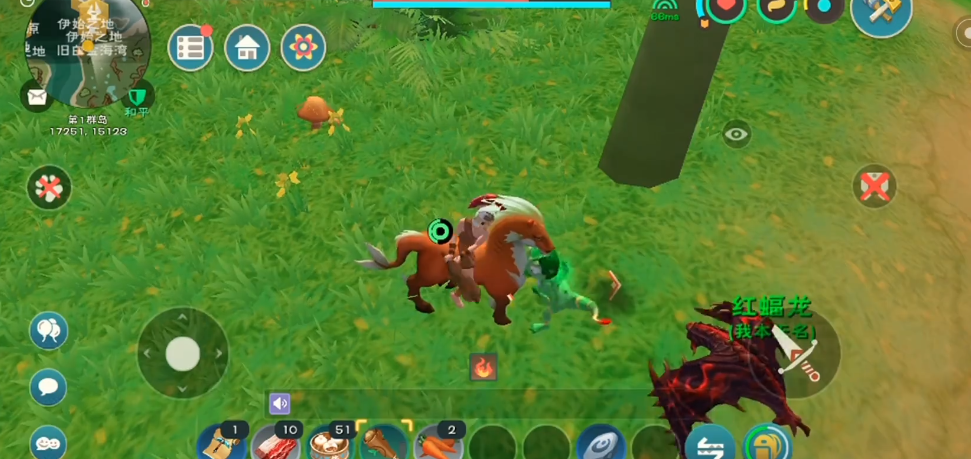Open the emoji face button

click(48, 440)
